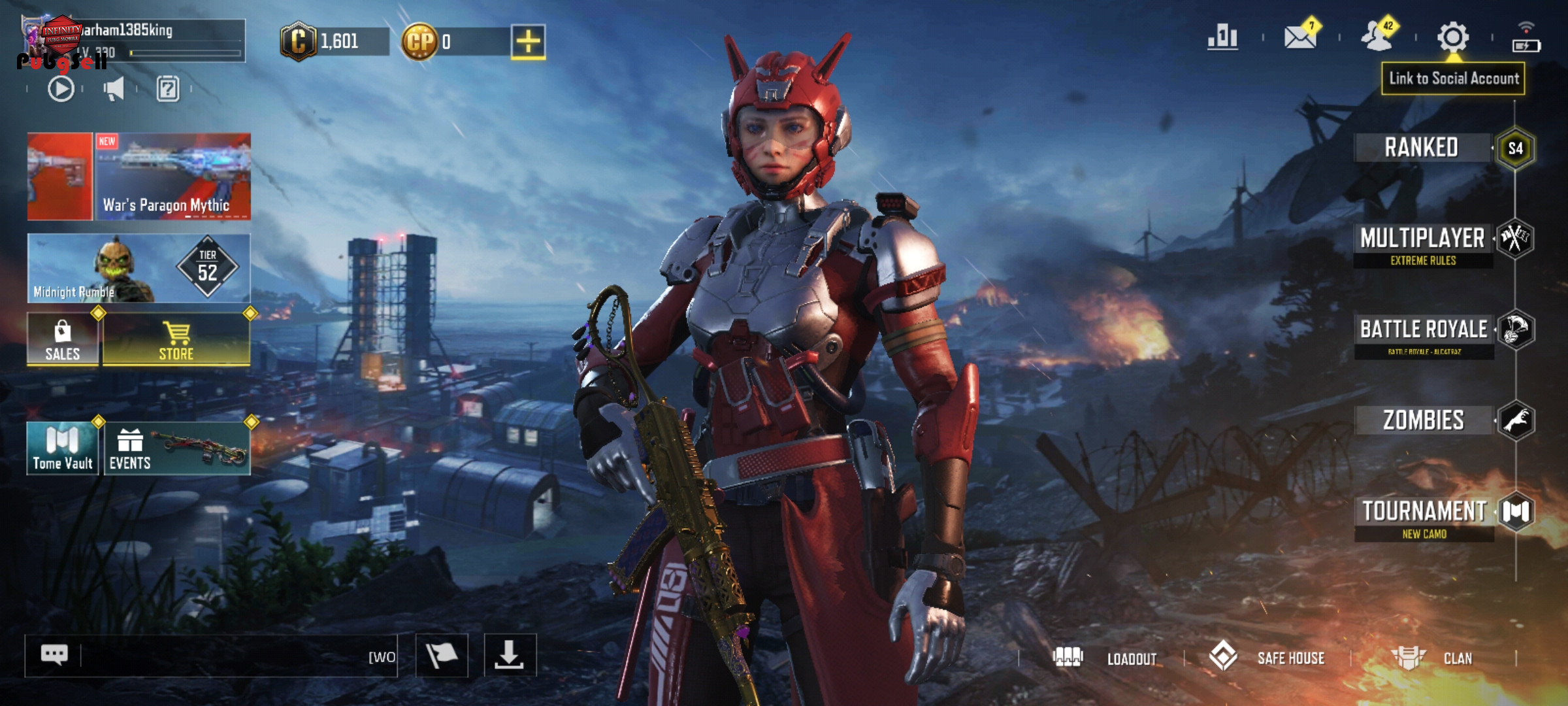Open the Ranked mode

(1422, 148)
